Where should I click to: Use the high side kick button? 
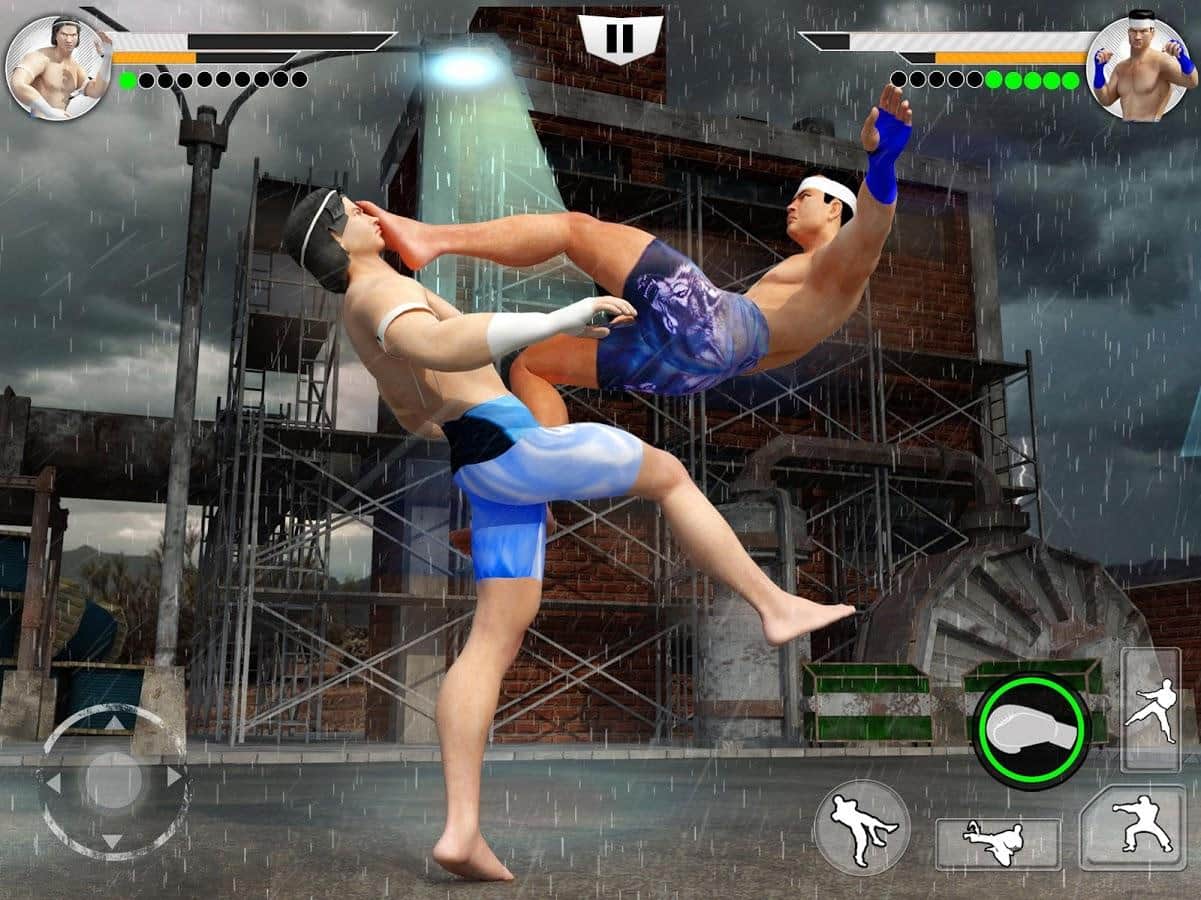tap(1149, 709)
